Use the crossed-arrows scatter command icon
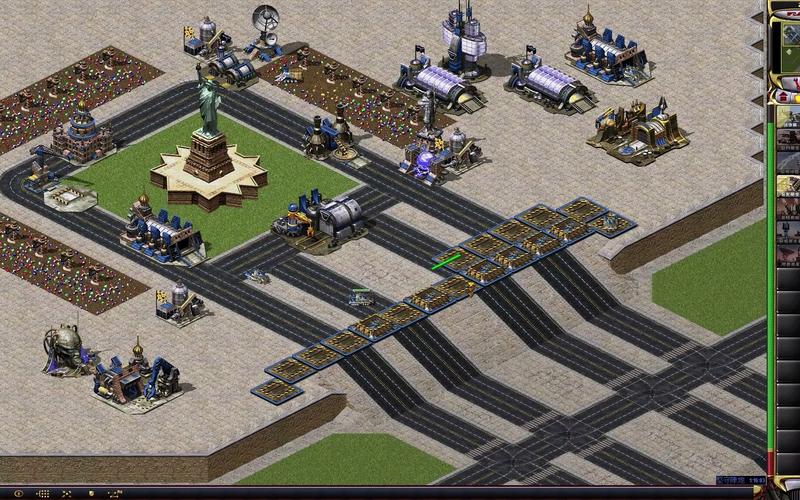Image resolution: width=800 pixels, height=500 pixels. [66, 493]
